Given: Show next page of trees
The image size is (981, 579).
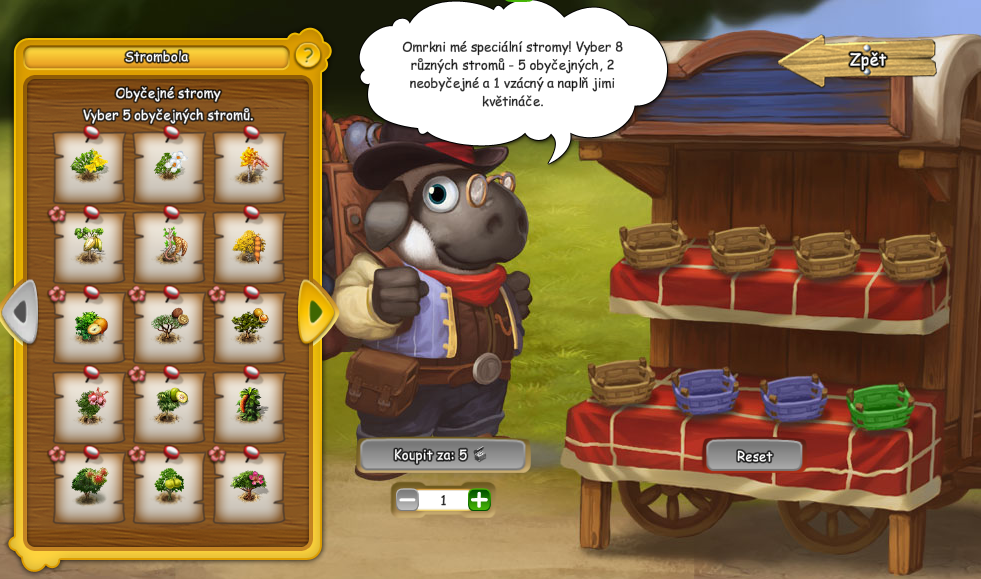Looking at the screenshot, I should 315,312.
